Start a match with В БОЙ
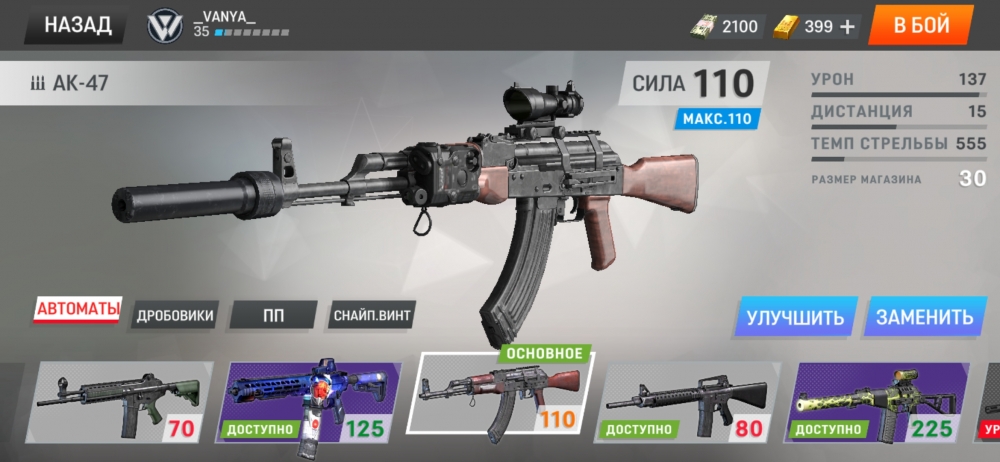Screen dimensions: 1000x462 coord(921,26)
